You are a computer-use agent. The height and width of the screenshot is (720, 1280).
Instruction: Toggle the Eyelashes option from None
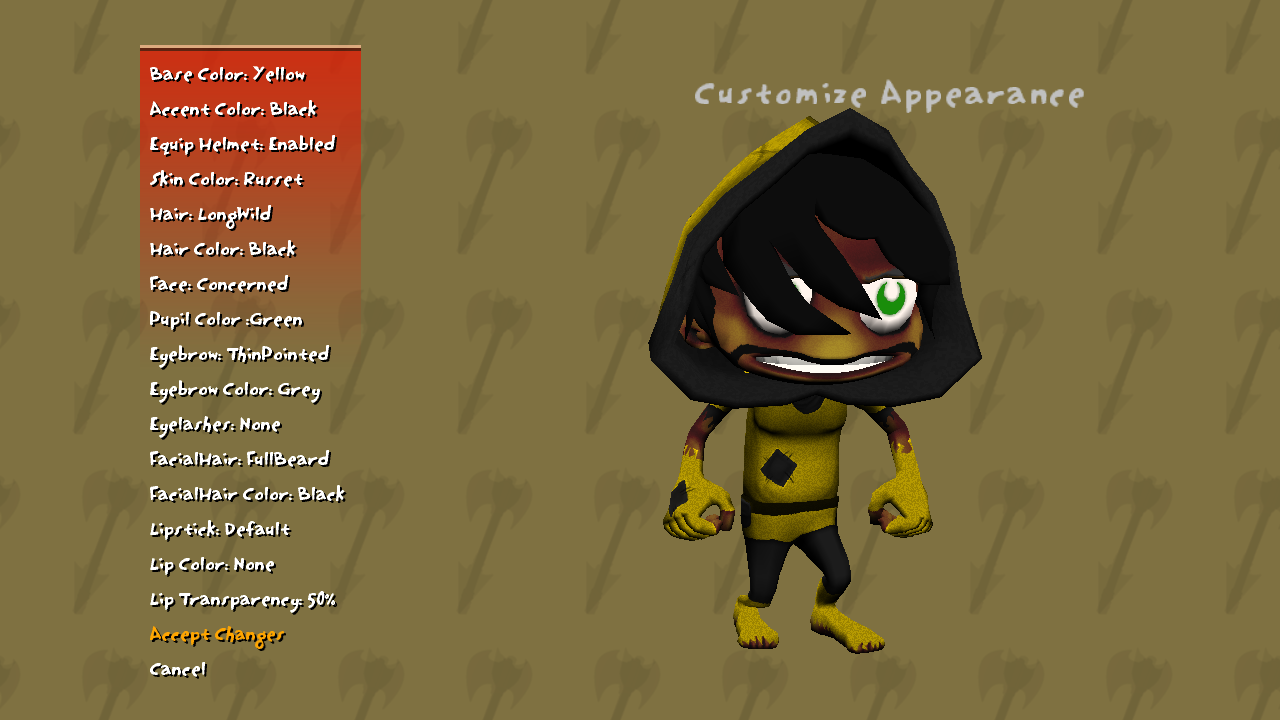click(215, 425)
